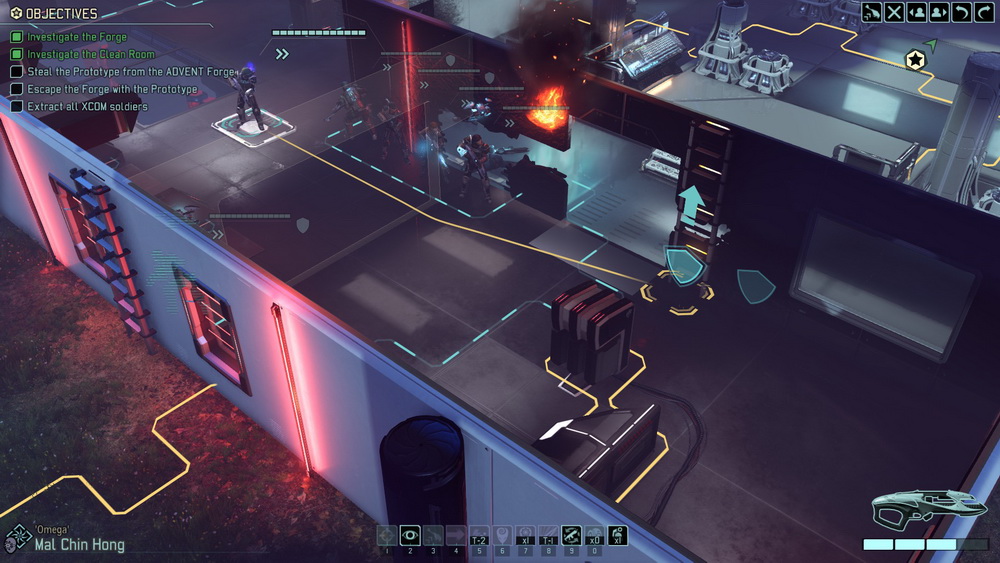Use the Reload rifle ability
Viewport: 1000px width, 563px height.
coord(572,535)
